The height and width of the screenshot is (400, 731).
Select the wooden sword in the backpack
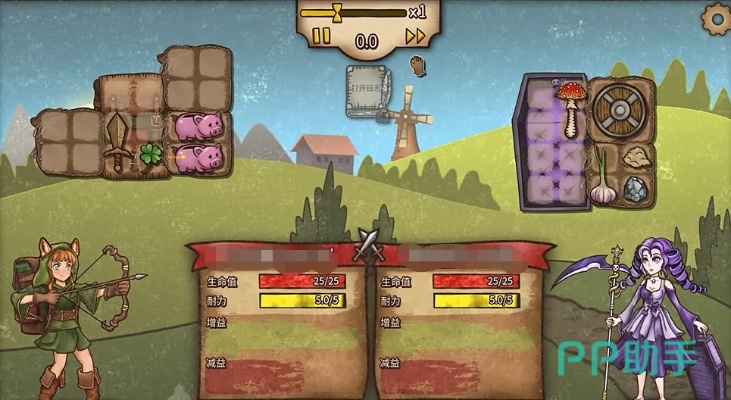point(118,140)
